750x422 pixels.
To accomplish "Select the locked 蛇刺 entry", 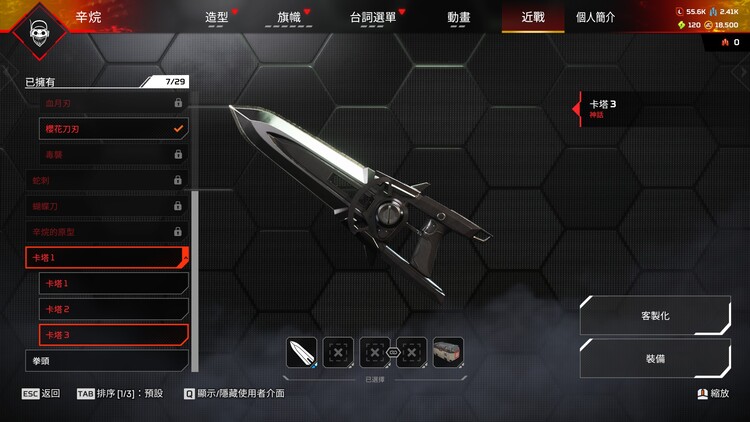I will 106,180.
